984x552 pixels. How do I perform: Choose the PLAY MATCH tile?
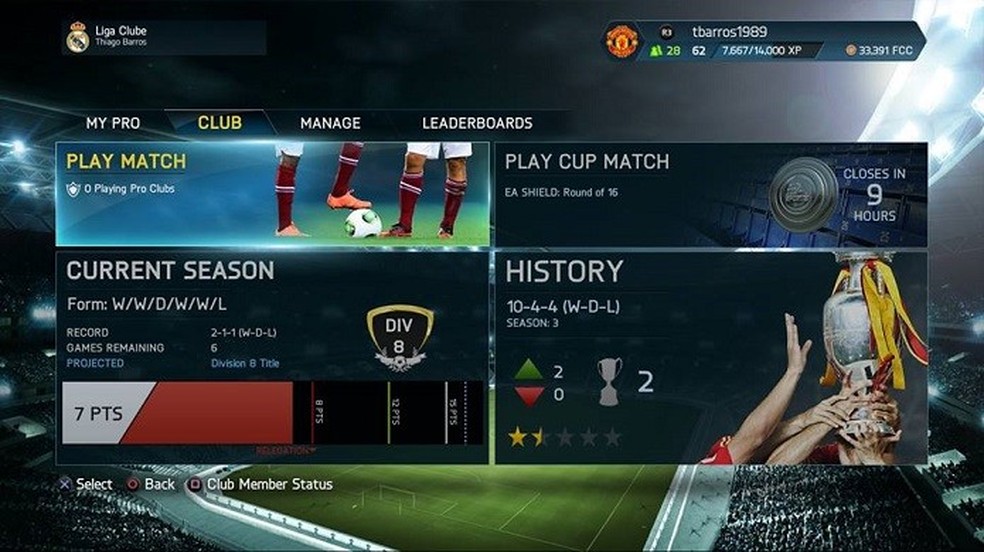(x=272, y=194)
